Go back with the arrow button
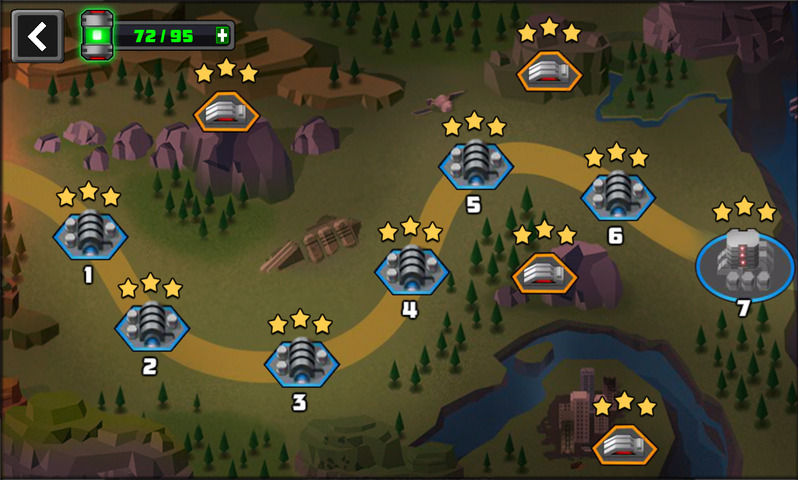 pyautogui.click(x=37, y=36)
